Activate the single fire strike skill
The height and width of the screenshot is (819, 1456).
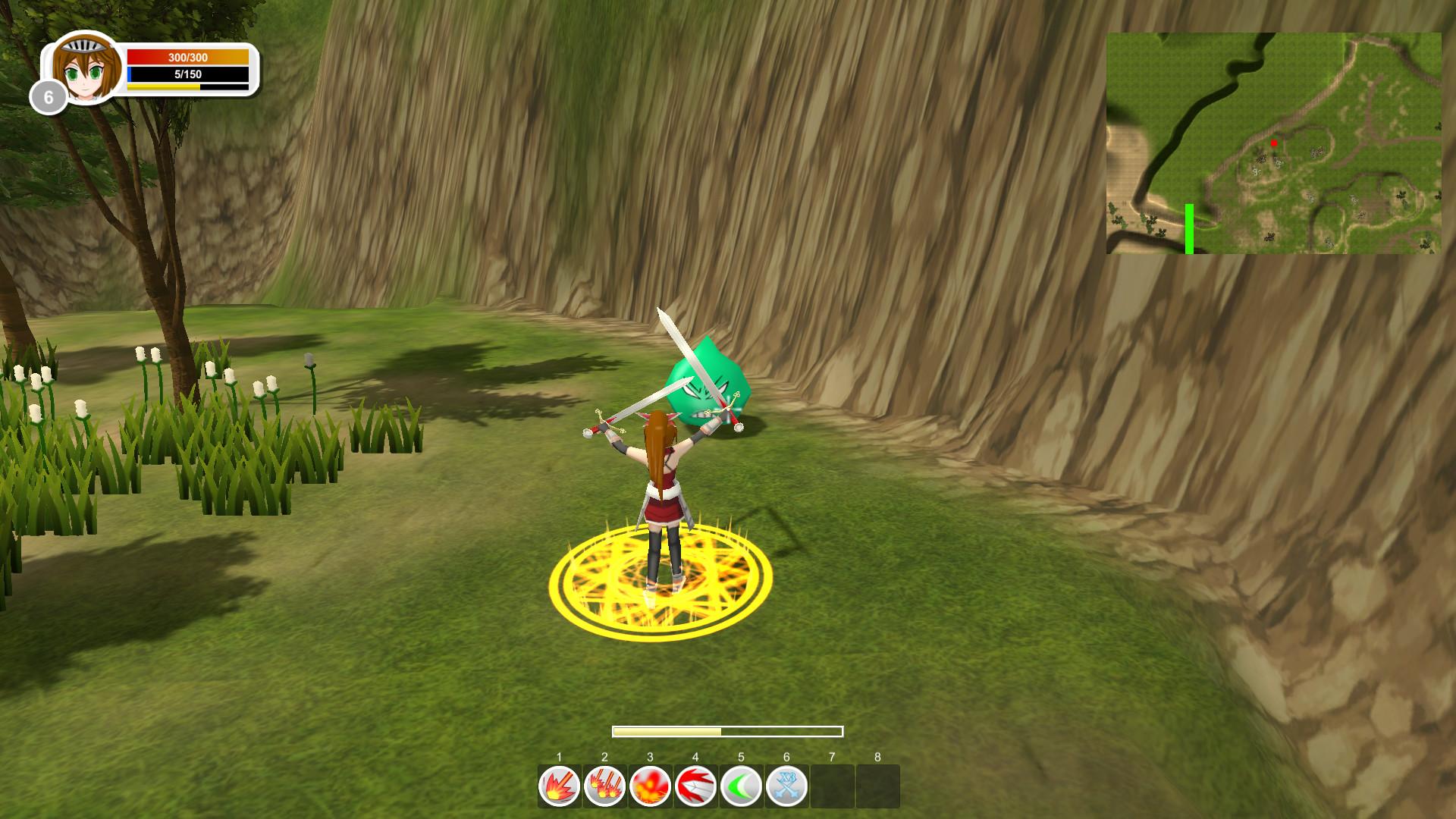point(560,786)
